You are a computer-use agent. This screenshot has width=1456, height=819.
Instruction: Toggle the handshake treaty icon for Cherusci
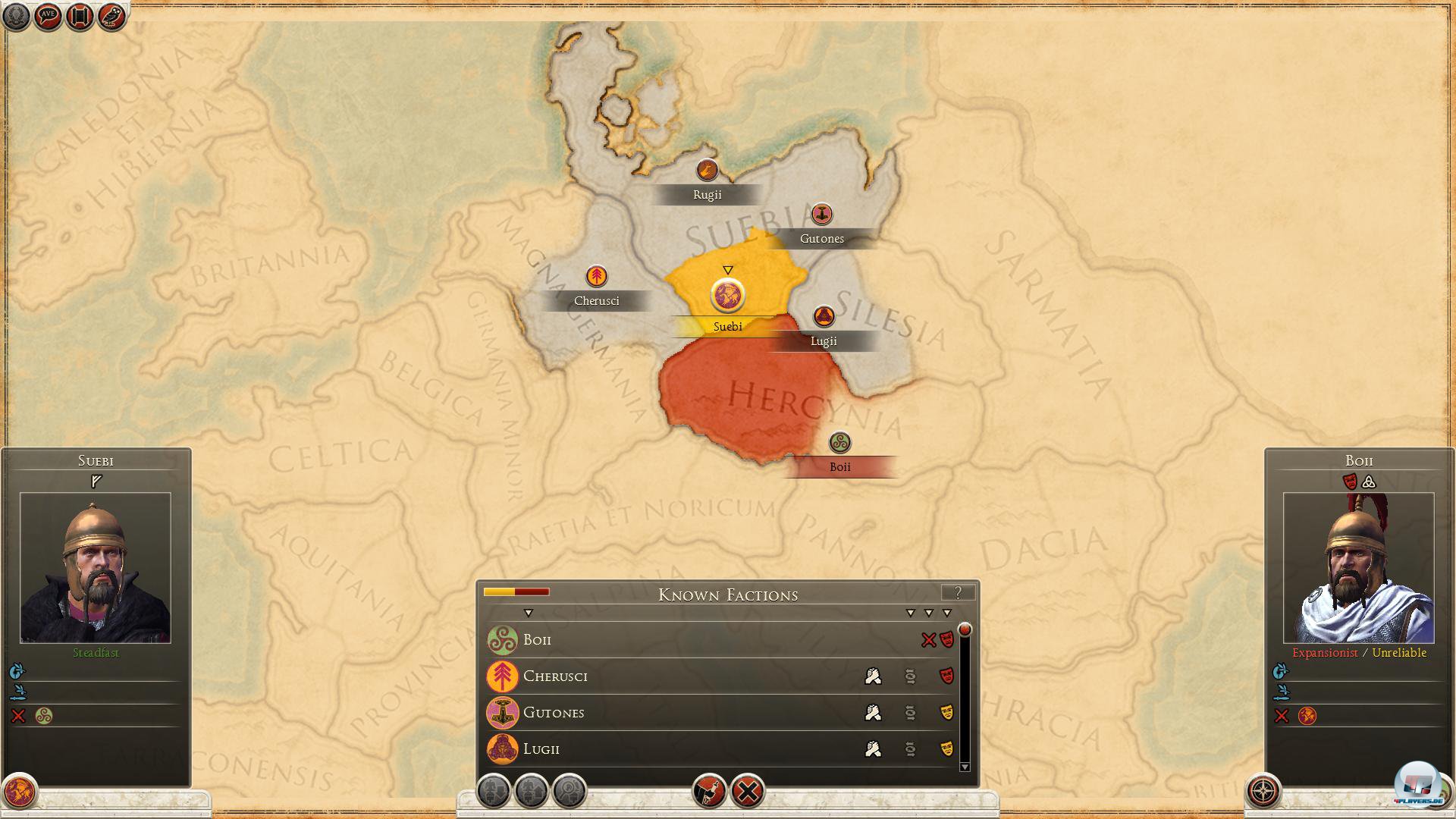(x=873, y=676)
